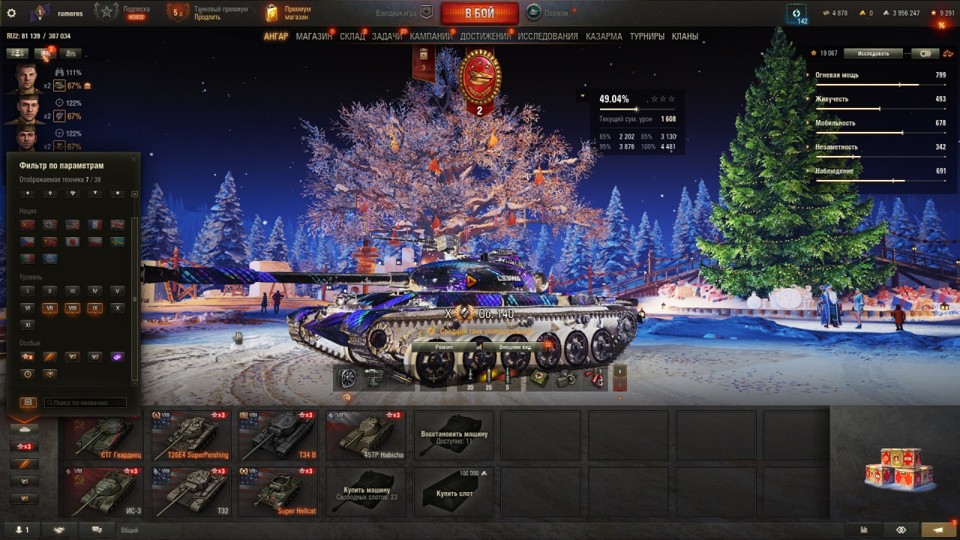
Task: Click the Купить слот tile
Action: coord(453,490)
